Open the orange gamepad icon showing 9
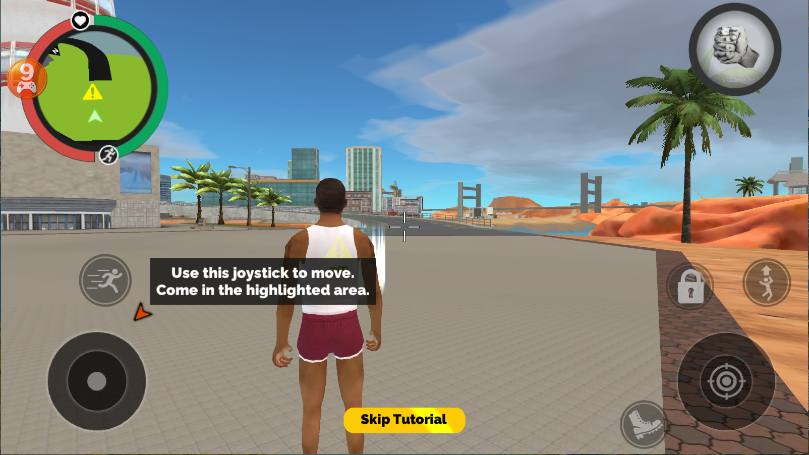Image resolution: width=809 pixels, height=455 pixels. 26,77
